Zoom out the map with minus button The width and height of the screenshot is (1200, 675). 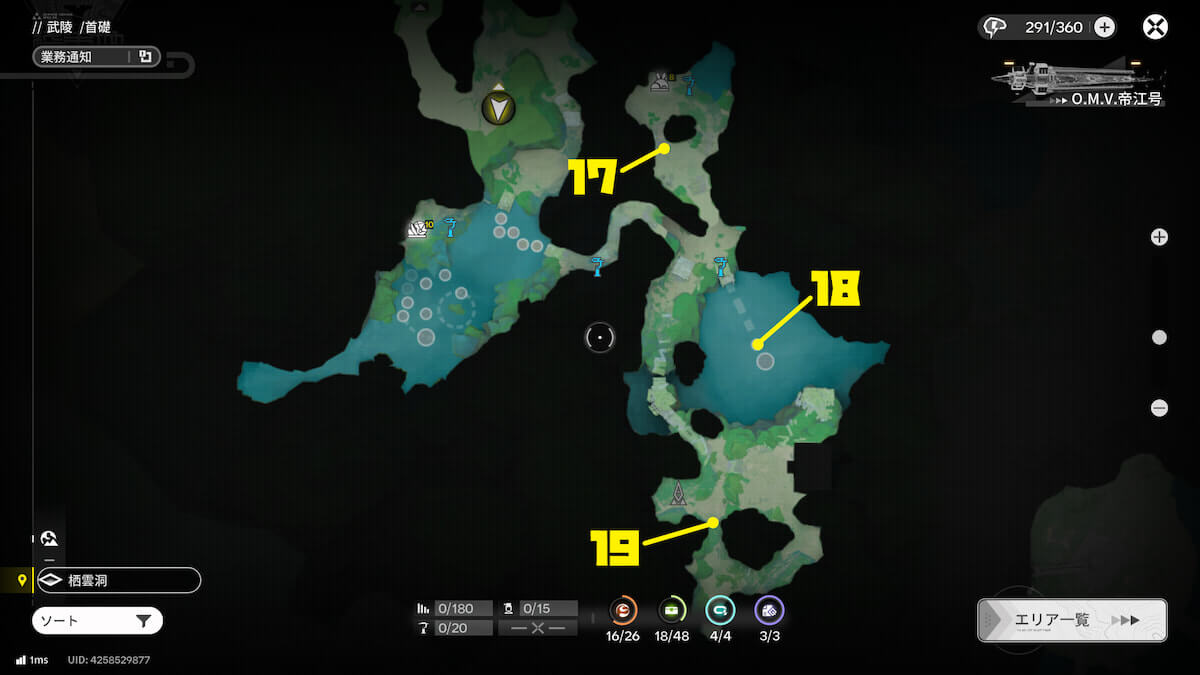point(1159,408)
